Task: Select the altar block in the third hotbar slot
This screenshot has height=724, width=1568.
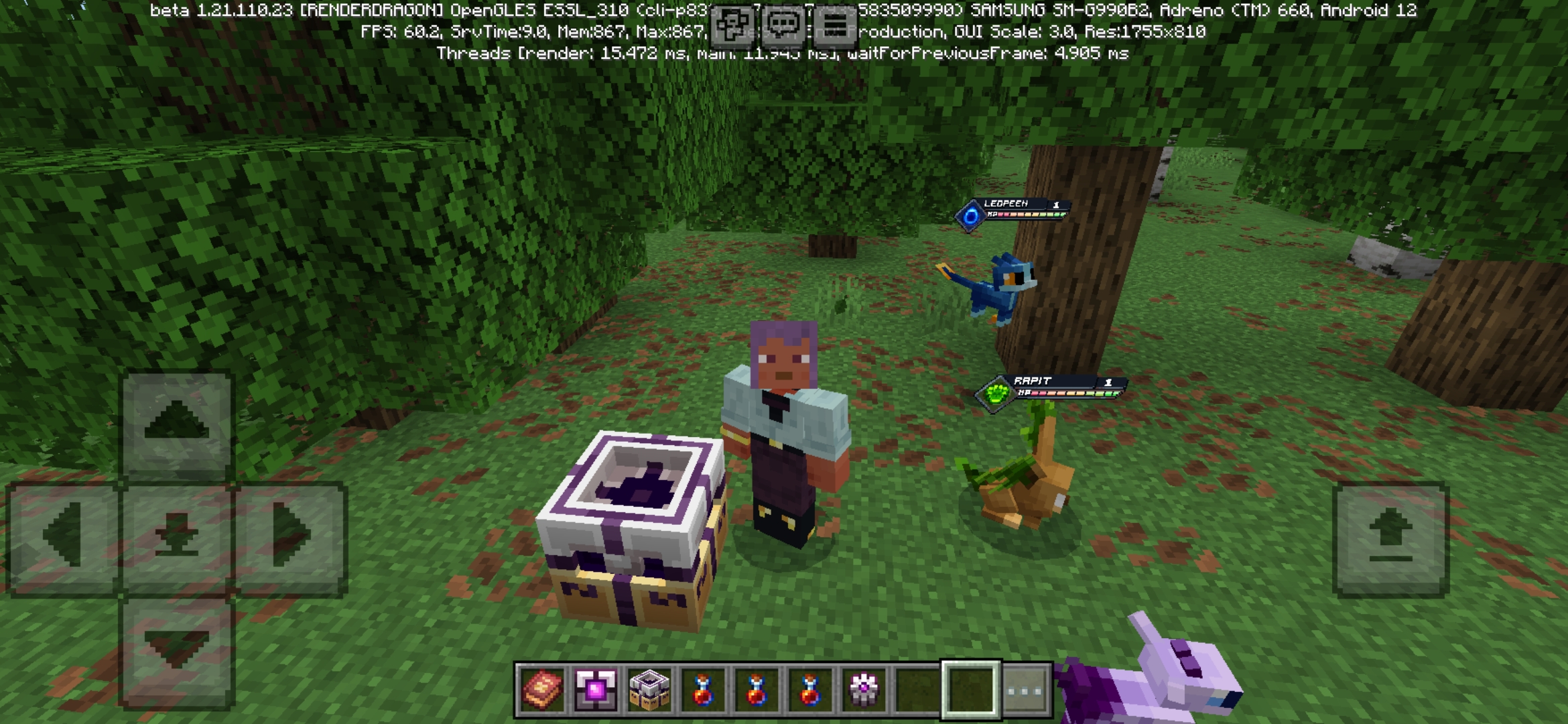Action: tap(649, 687)
